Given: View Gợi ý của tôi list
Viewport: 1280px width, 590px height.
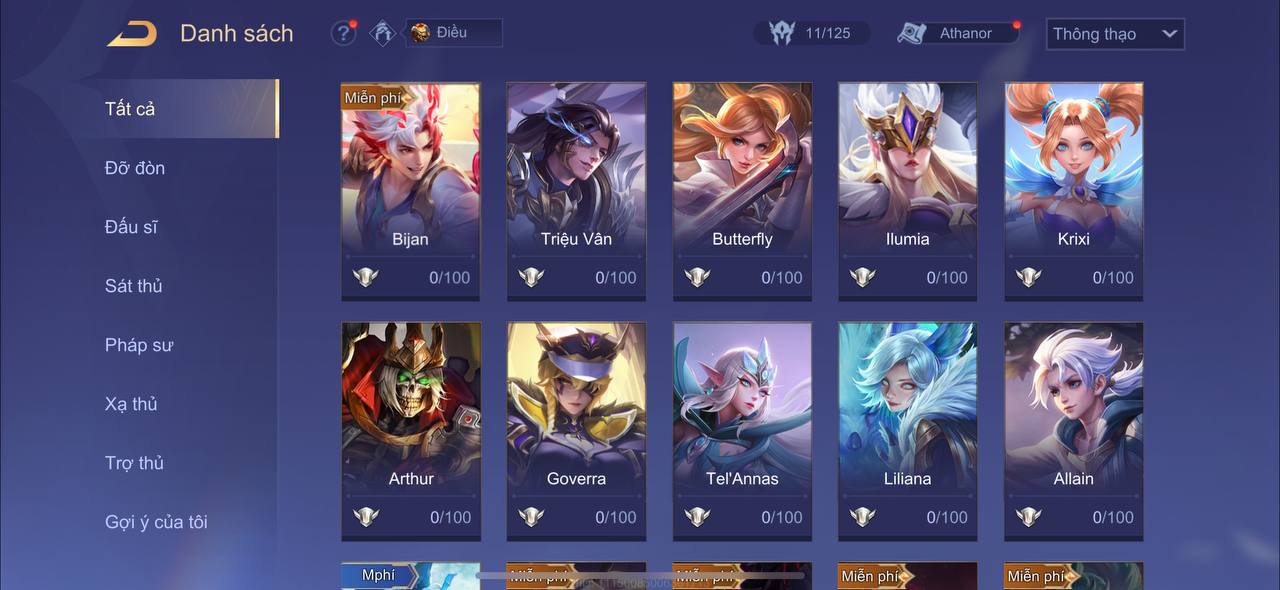Looking at the screenshot, I should pyautogui.click(x=156, y=522).
